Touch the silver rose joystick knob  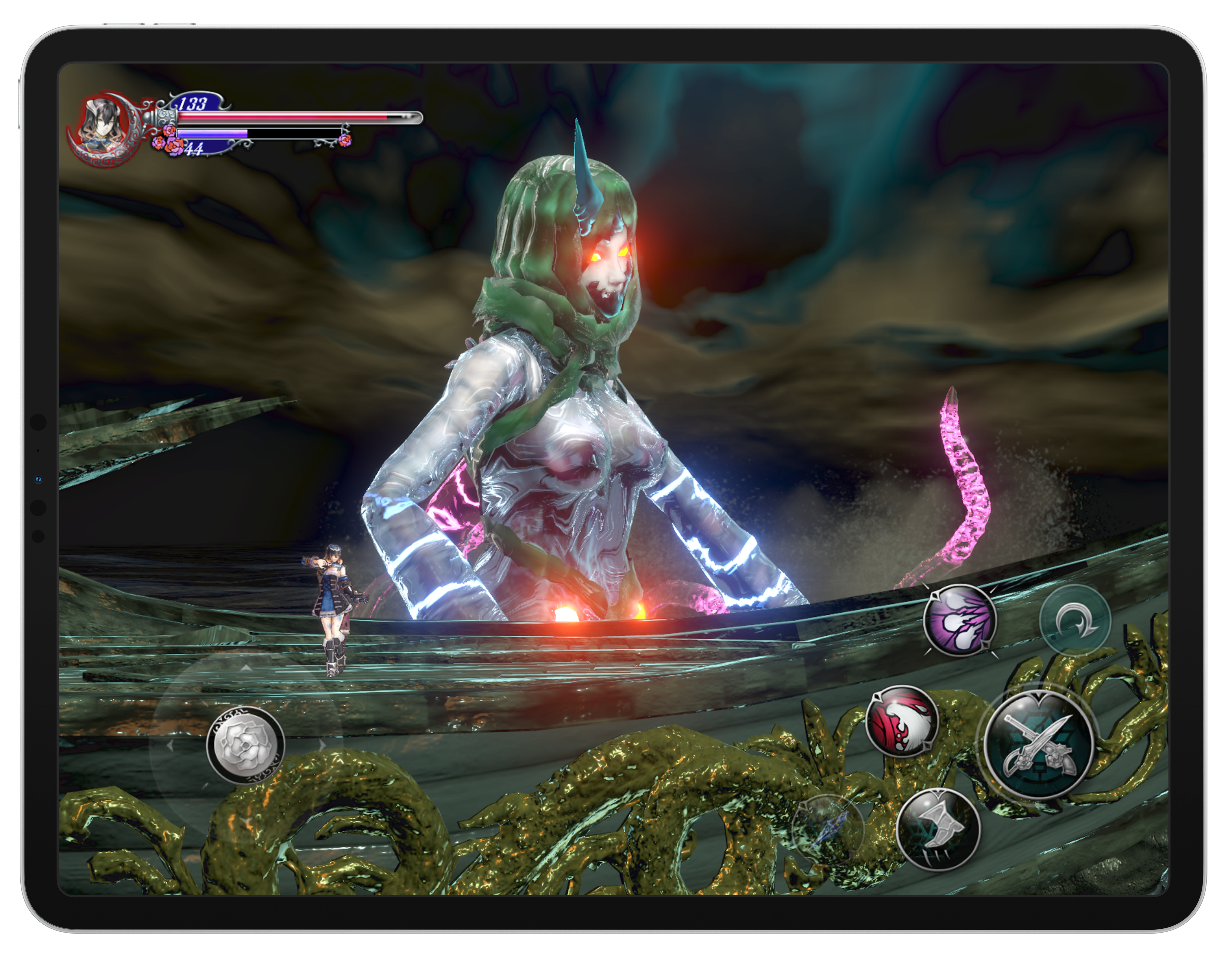245,745
